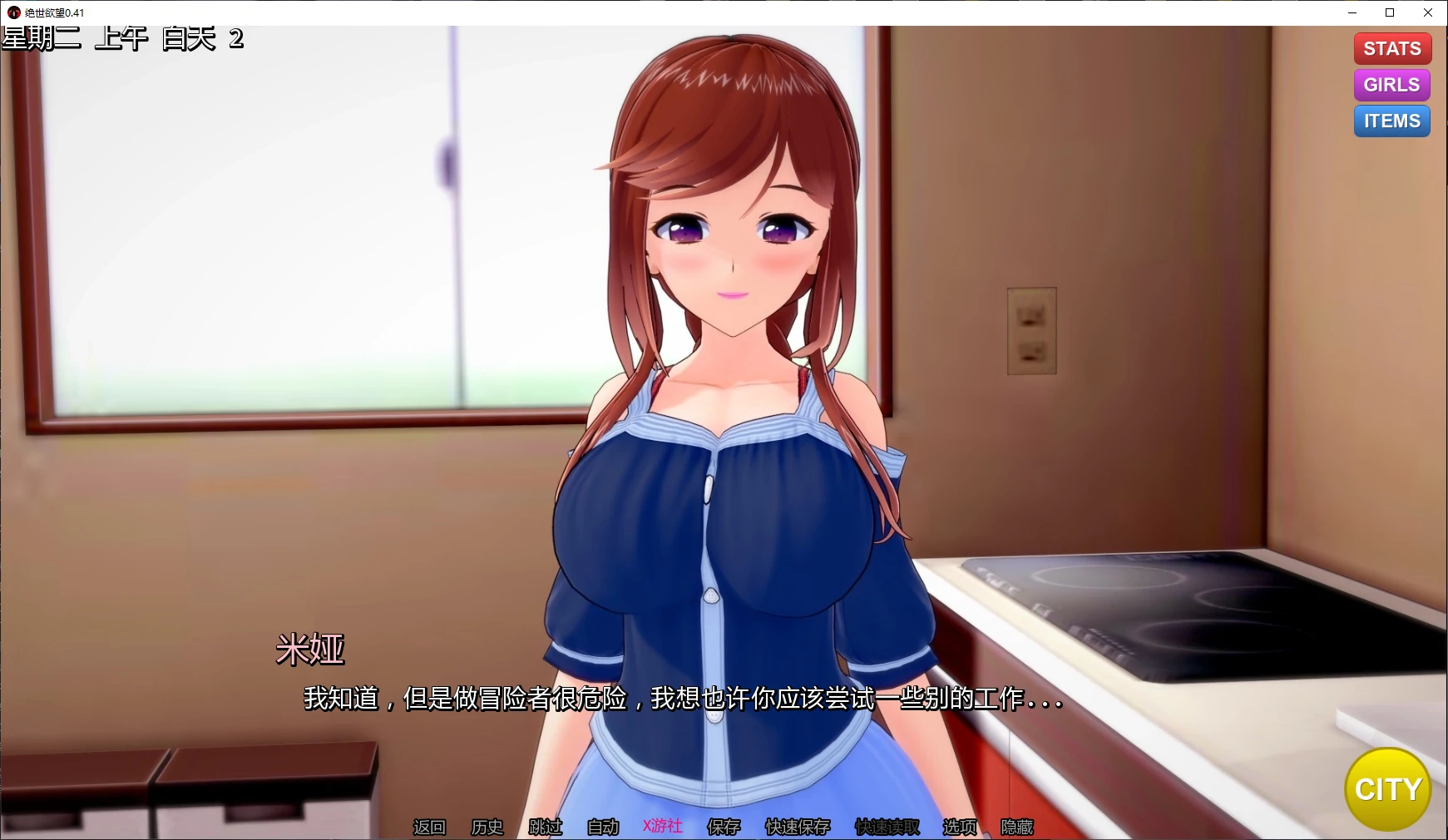Open the GIRLS menu
The image size is (1448, 840).
pyautogui.click(x=1391, y=84)
